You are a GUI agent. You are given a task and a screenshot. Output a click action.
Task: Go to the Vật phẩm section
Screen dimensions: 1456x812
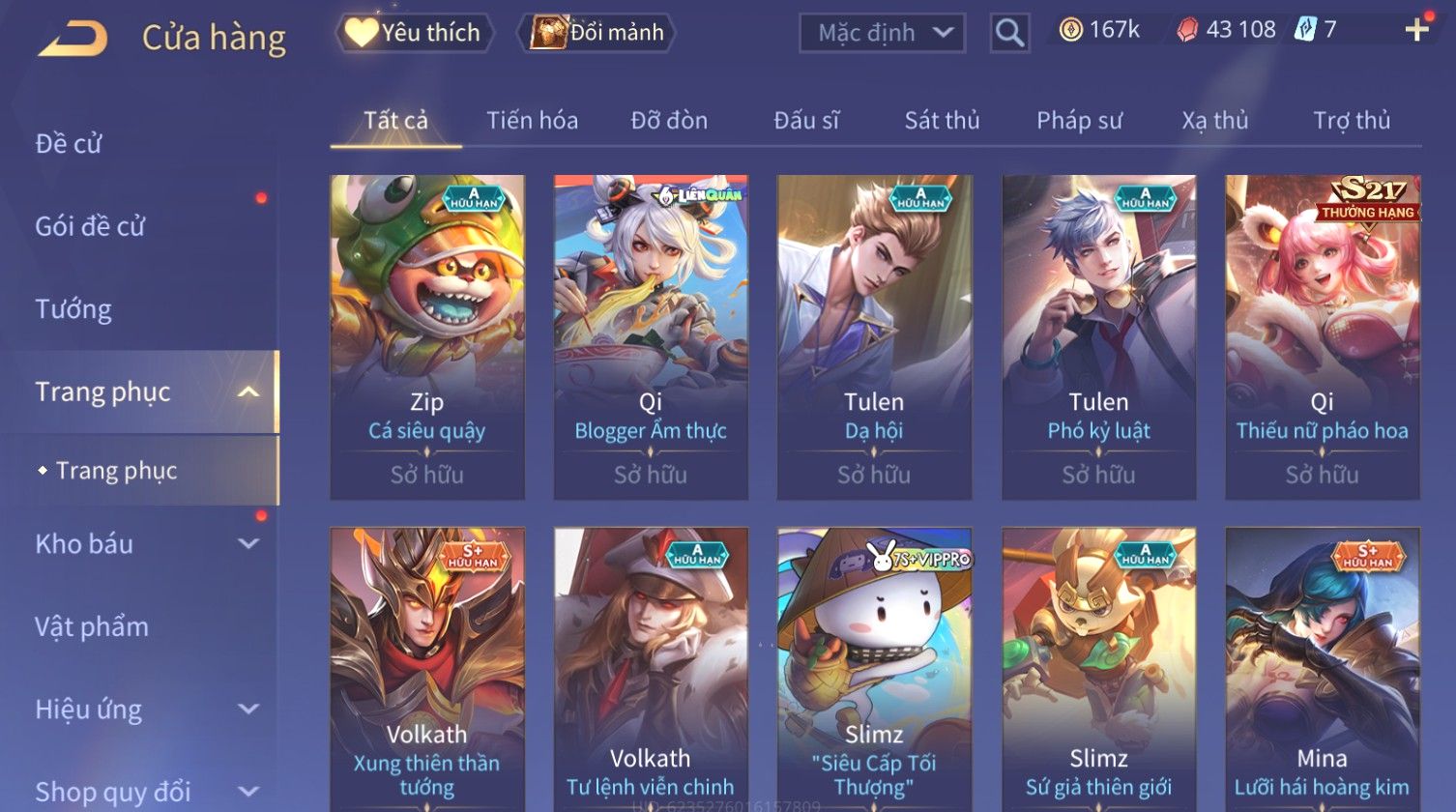92,626
